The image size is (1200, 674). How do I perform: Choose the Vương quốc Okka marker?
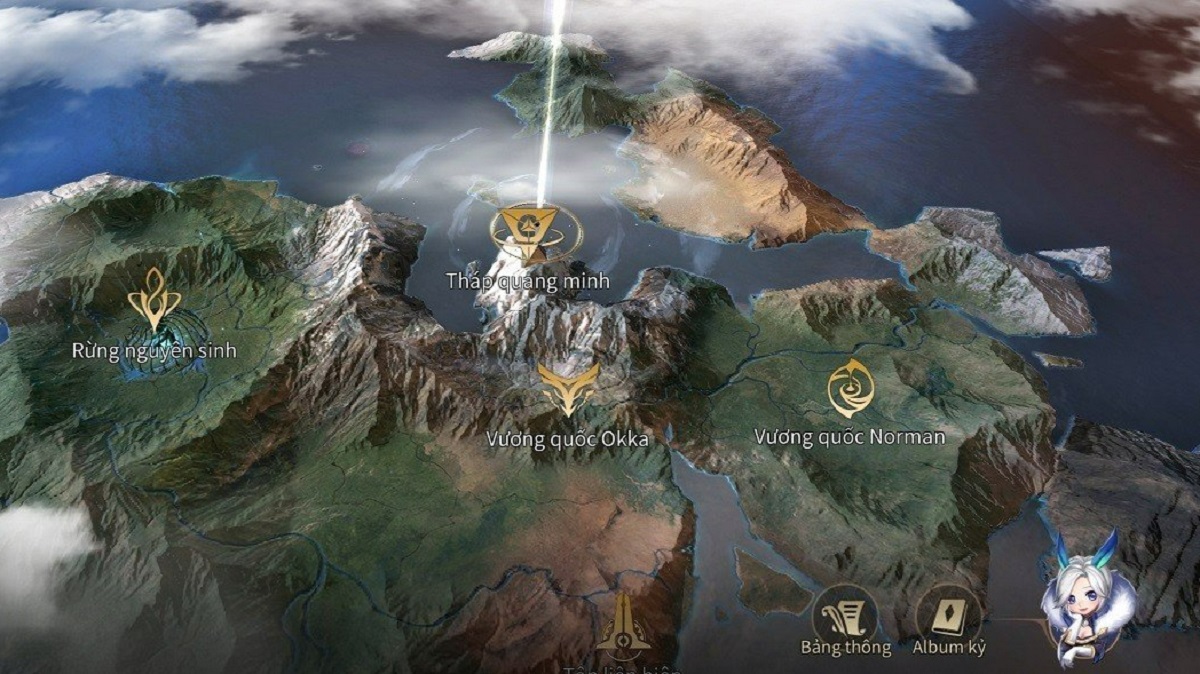pos(568,388)
